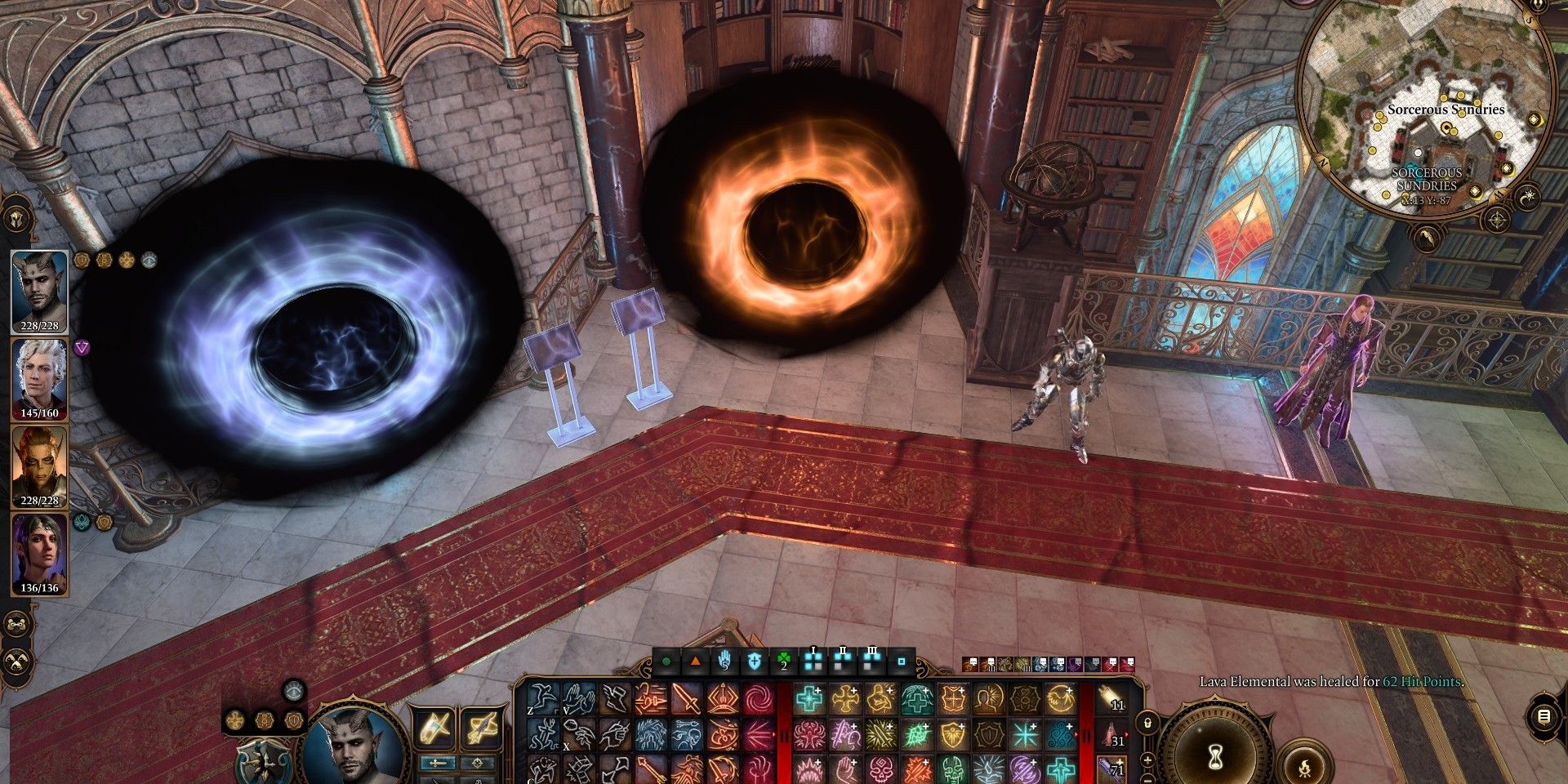
Task: Cast the teal healing cross spell
Action: click(x=809, y=700)
